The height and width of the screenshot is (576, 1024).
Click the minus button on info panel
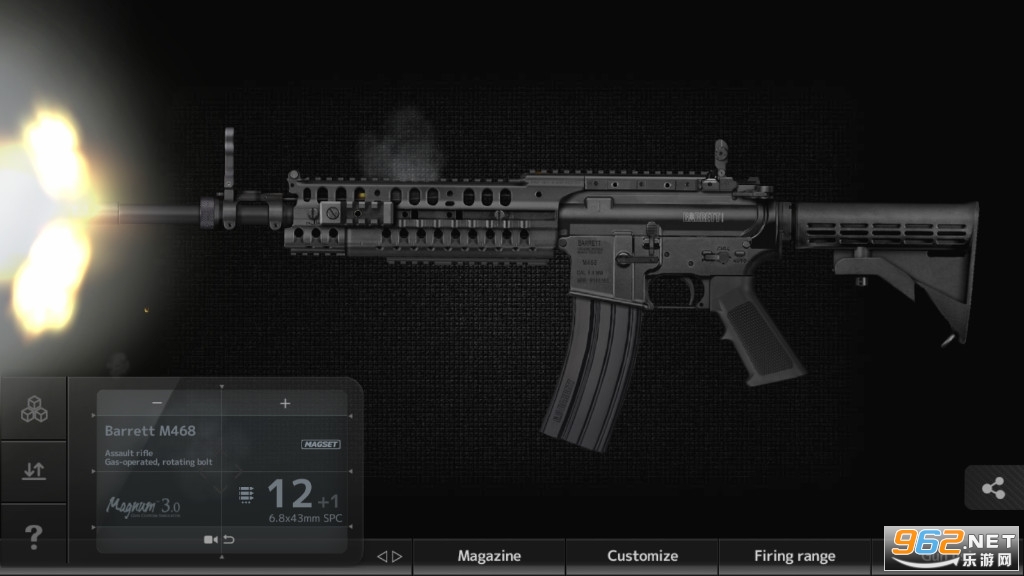pyautogui.click(x=157, y=403)
